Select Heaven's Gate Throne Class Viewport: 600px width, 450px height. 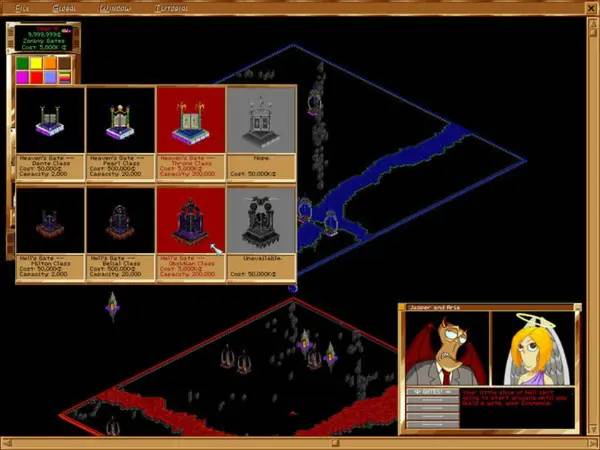191,120
